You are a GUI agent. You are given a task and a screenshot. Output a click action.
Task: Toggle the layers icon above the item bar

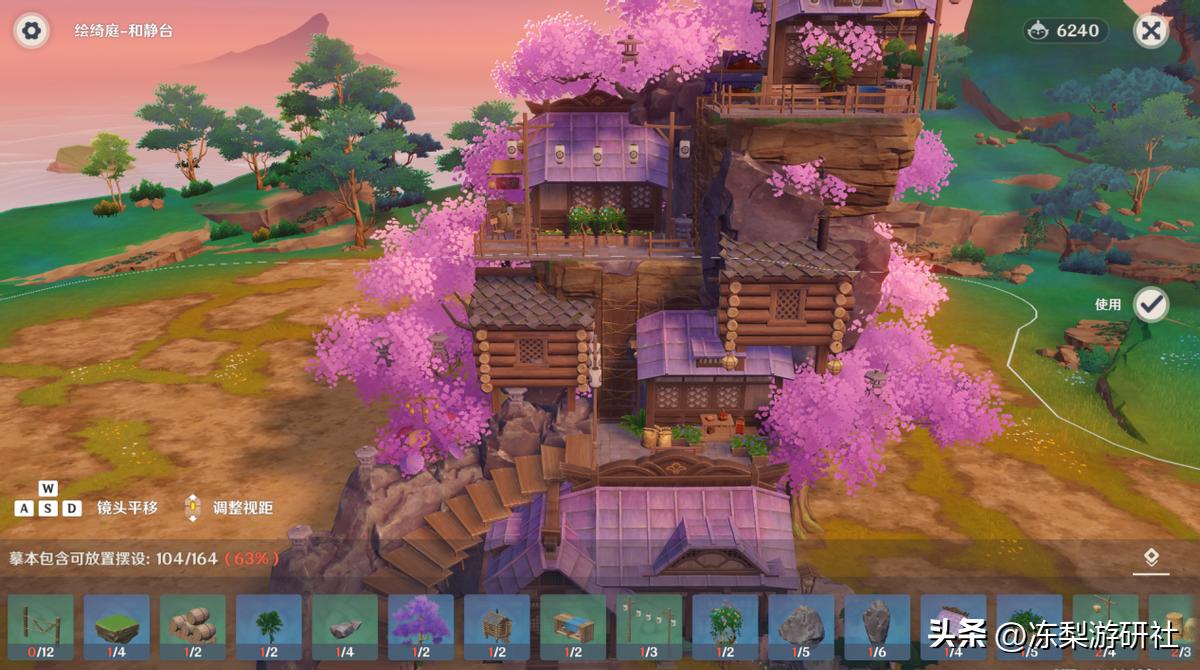pyautogui.click(x=1151, y=558)
